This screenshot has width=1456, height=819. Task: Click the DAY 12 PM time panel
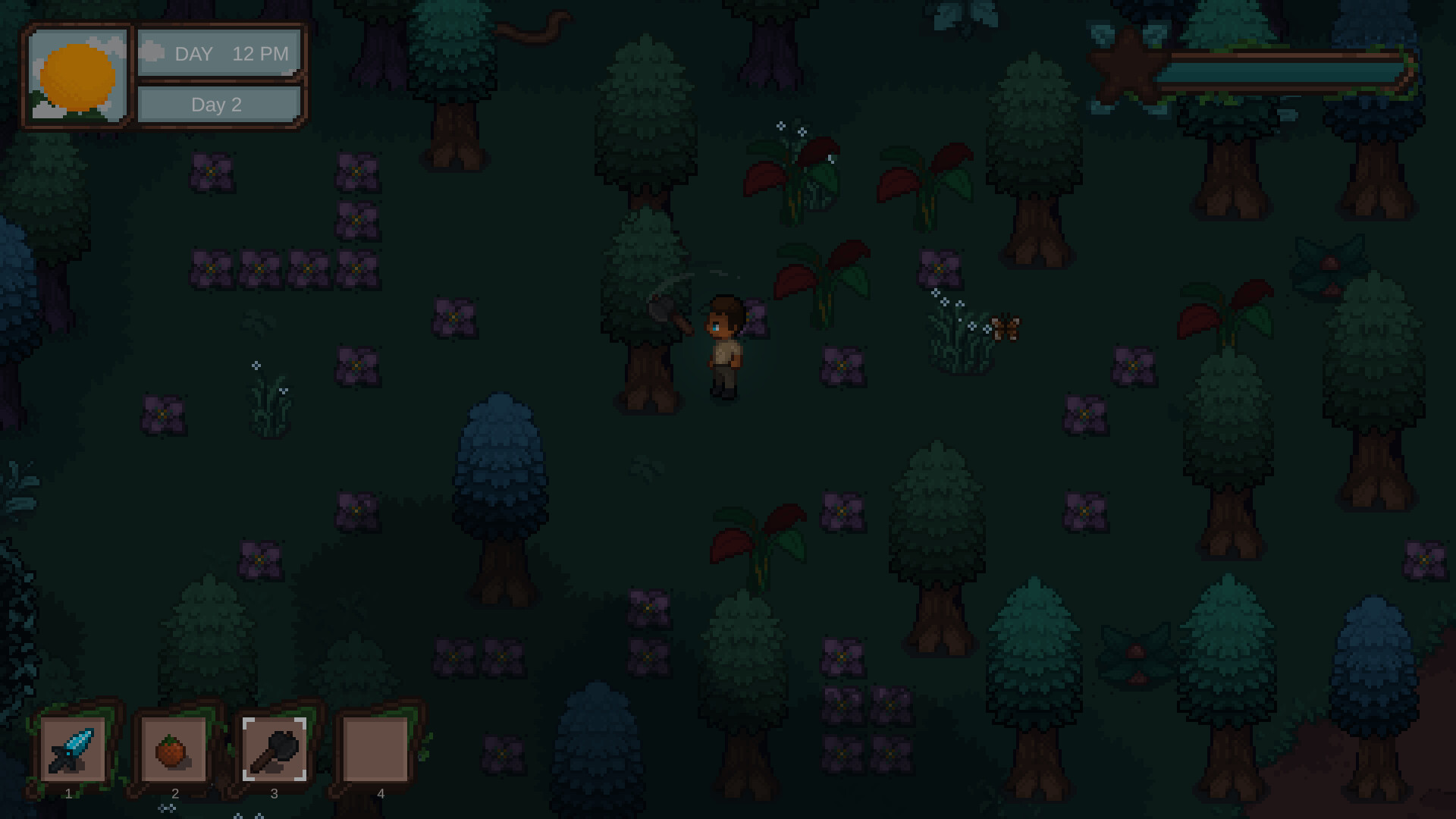tap(218, 53)
